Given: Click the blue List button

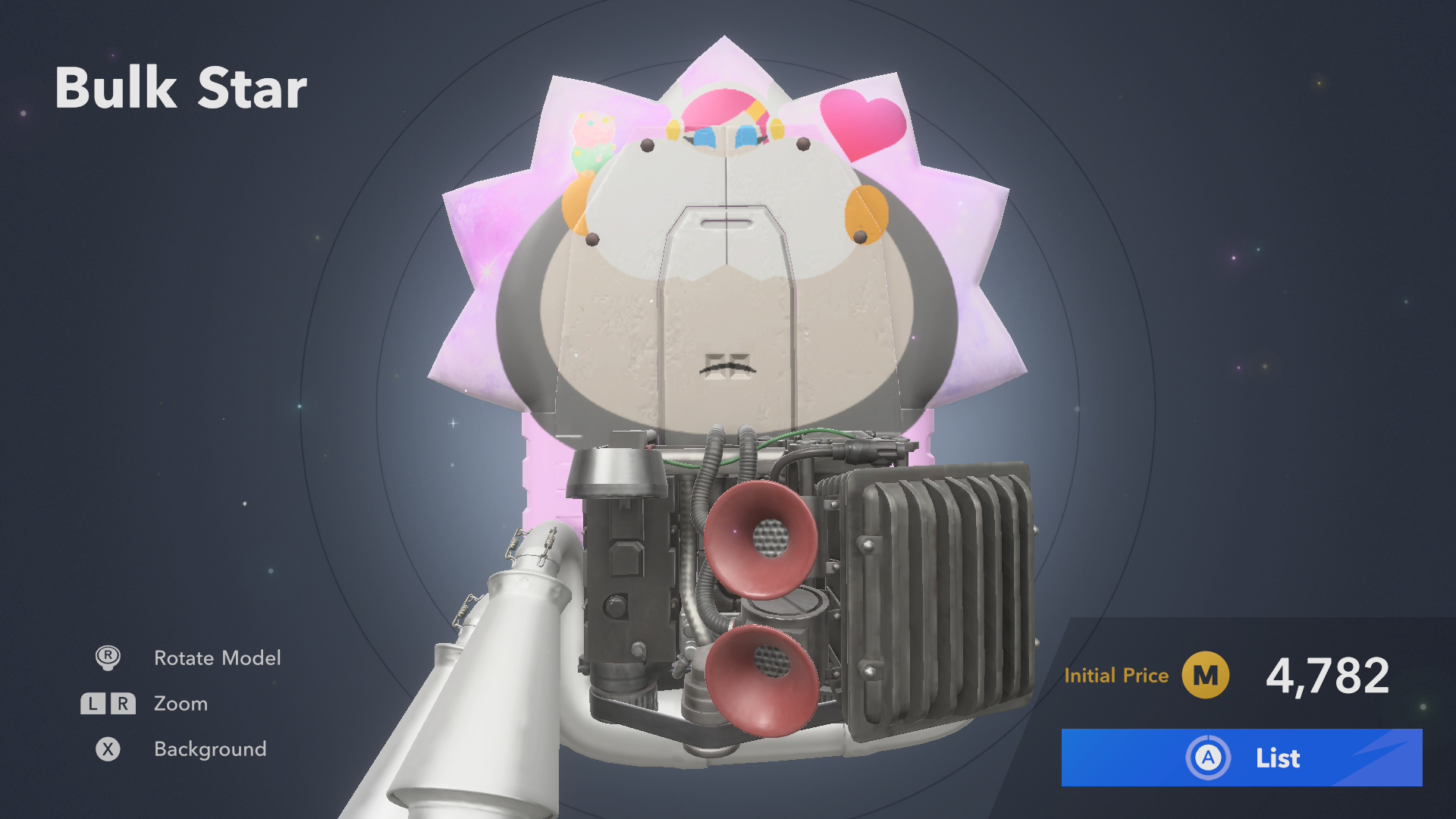Looking at the screenshot, I should click(x=1241, y=758).
